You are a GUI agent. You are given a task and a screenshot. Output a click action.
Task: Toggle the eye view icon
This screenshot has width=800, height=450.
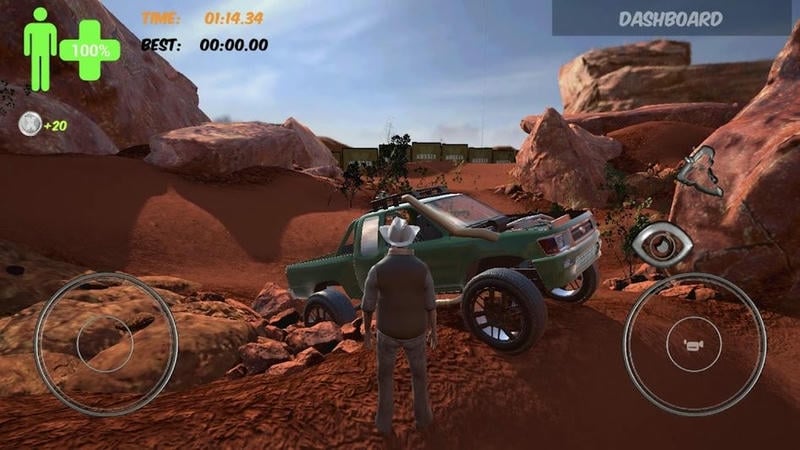[662, 243]
